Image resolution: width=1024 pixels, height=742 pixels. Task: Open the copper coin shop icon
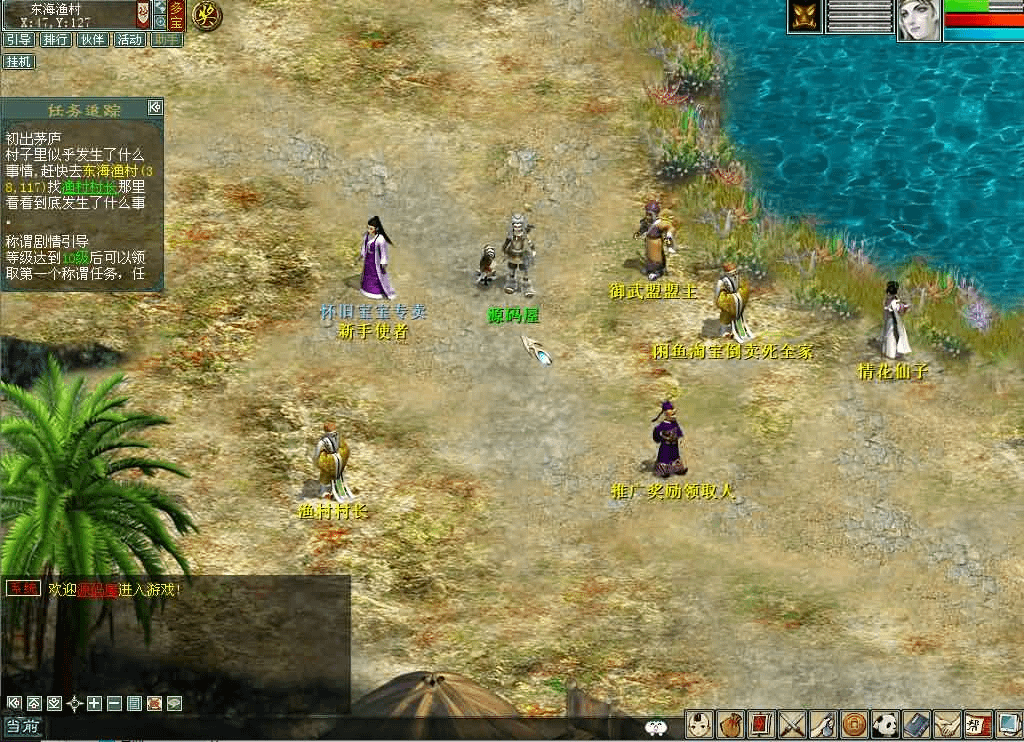tap(853, 724)
